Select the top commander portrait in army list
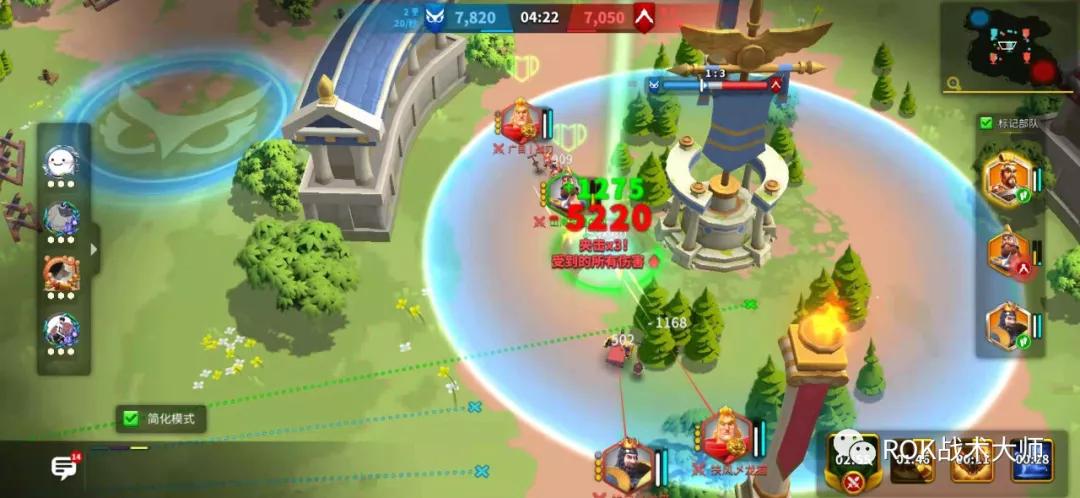Screen dimensions: 1080x498 (x=1005, y=179)
